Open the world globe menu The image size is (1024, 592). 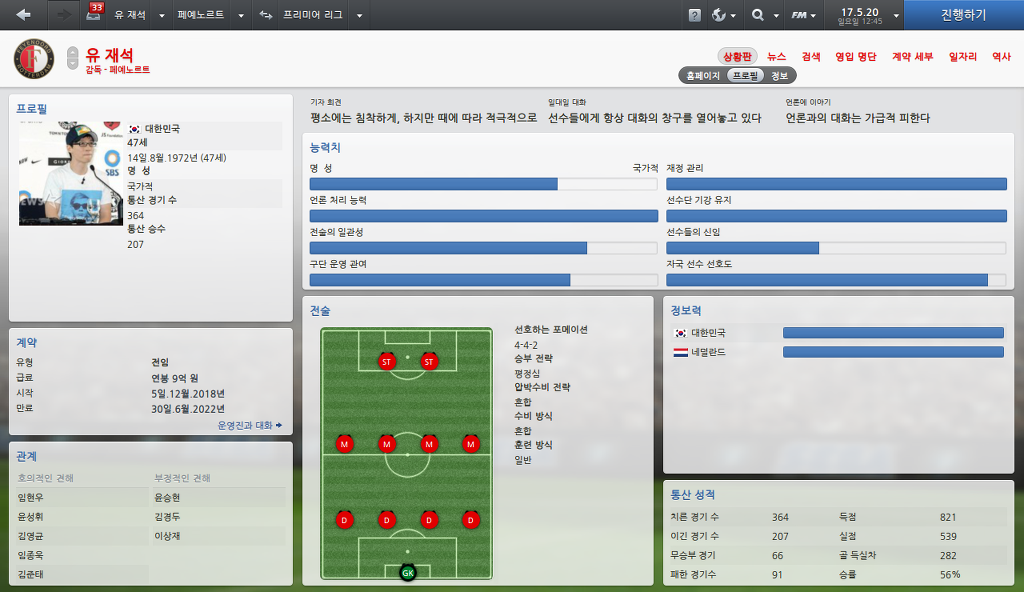click(724, 16)
